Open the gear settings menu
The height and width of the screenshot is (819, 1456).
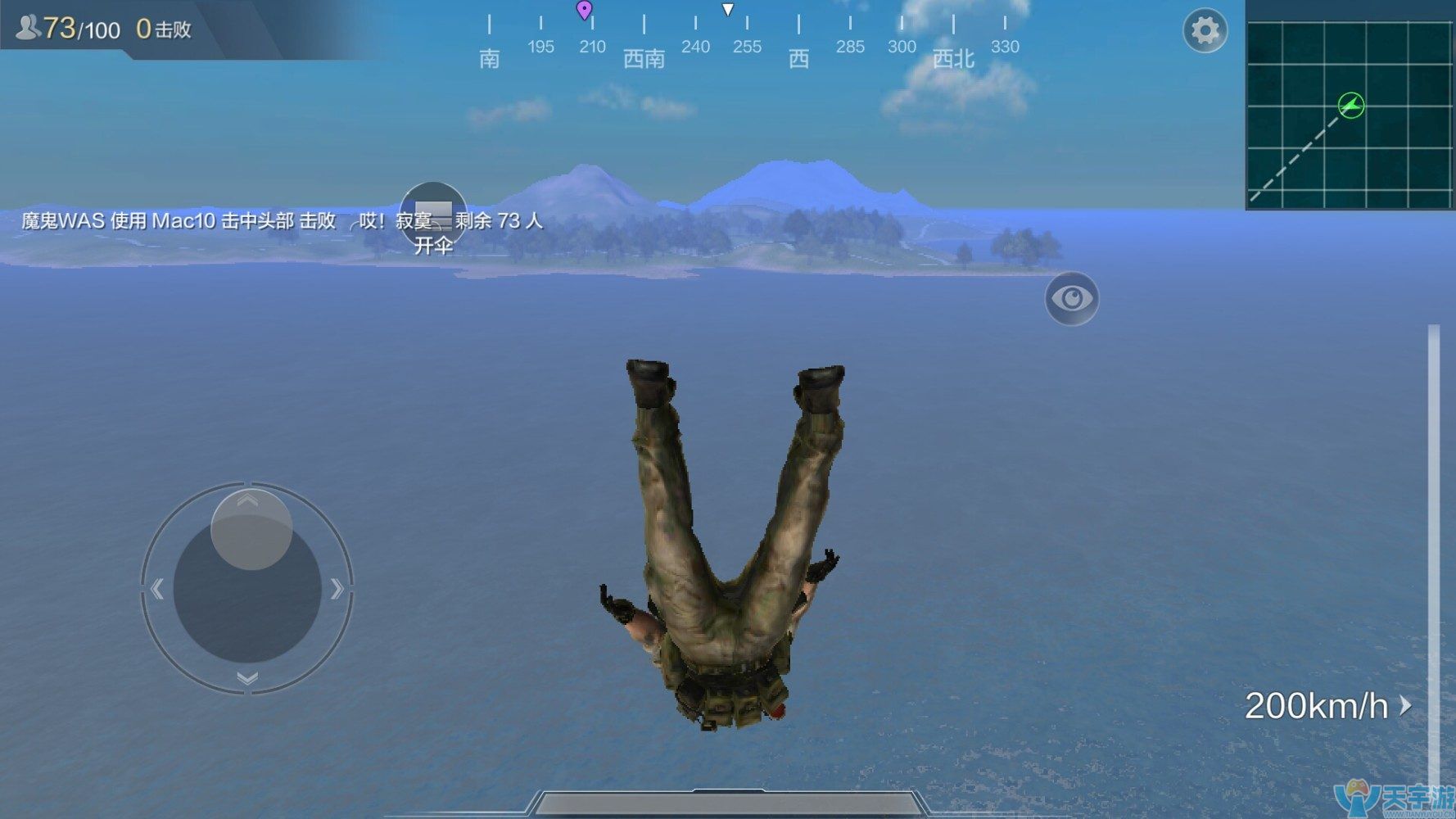(1205, 31)
